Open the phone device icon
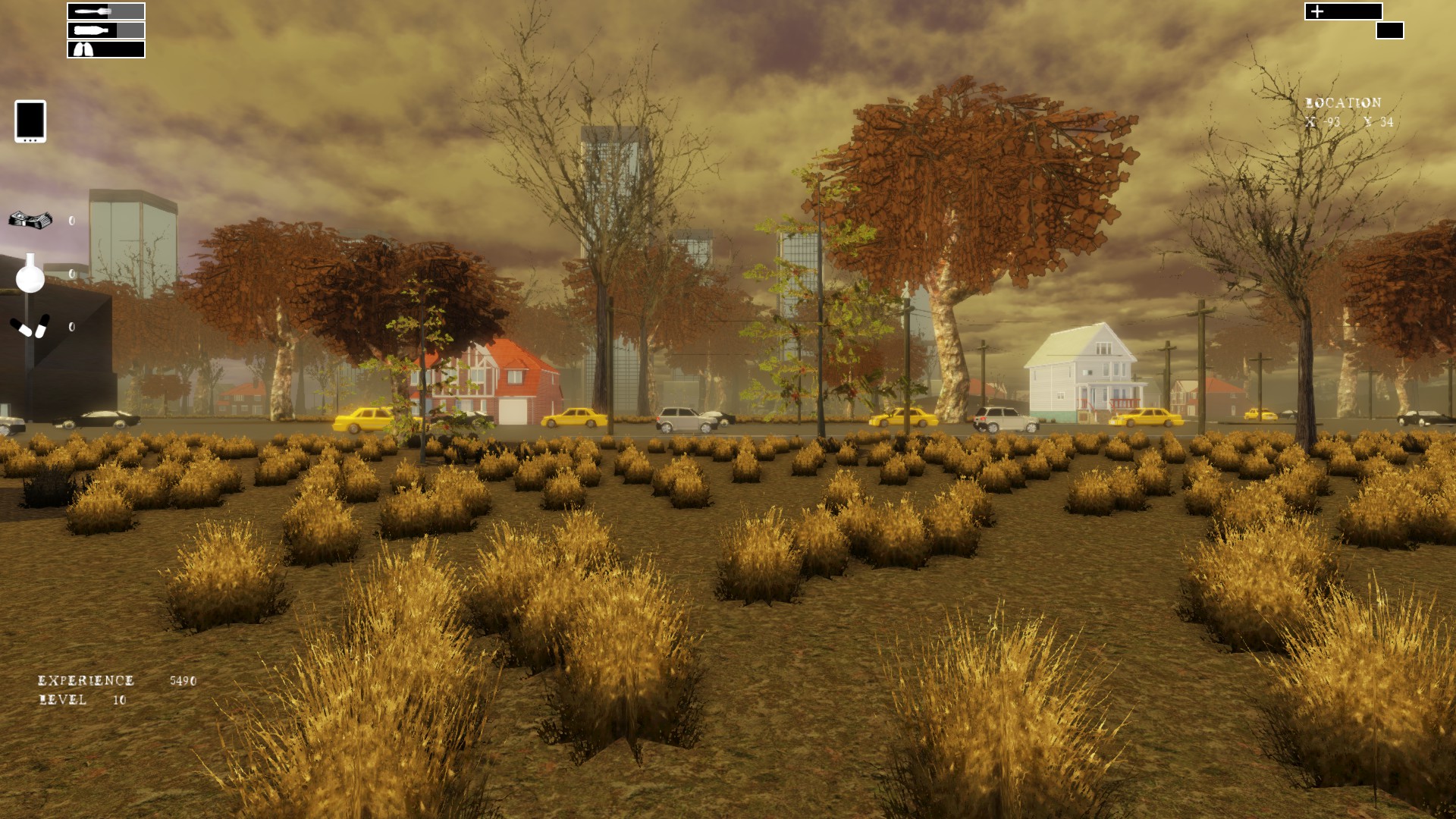The image size is (1456, 819). pyautogui.click(x=30, y=121)
